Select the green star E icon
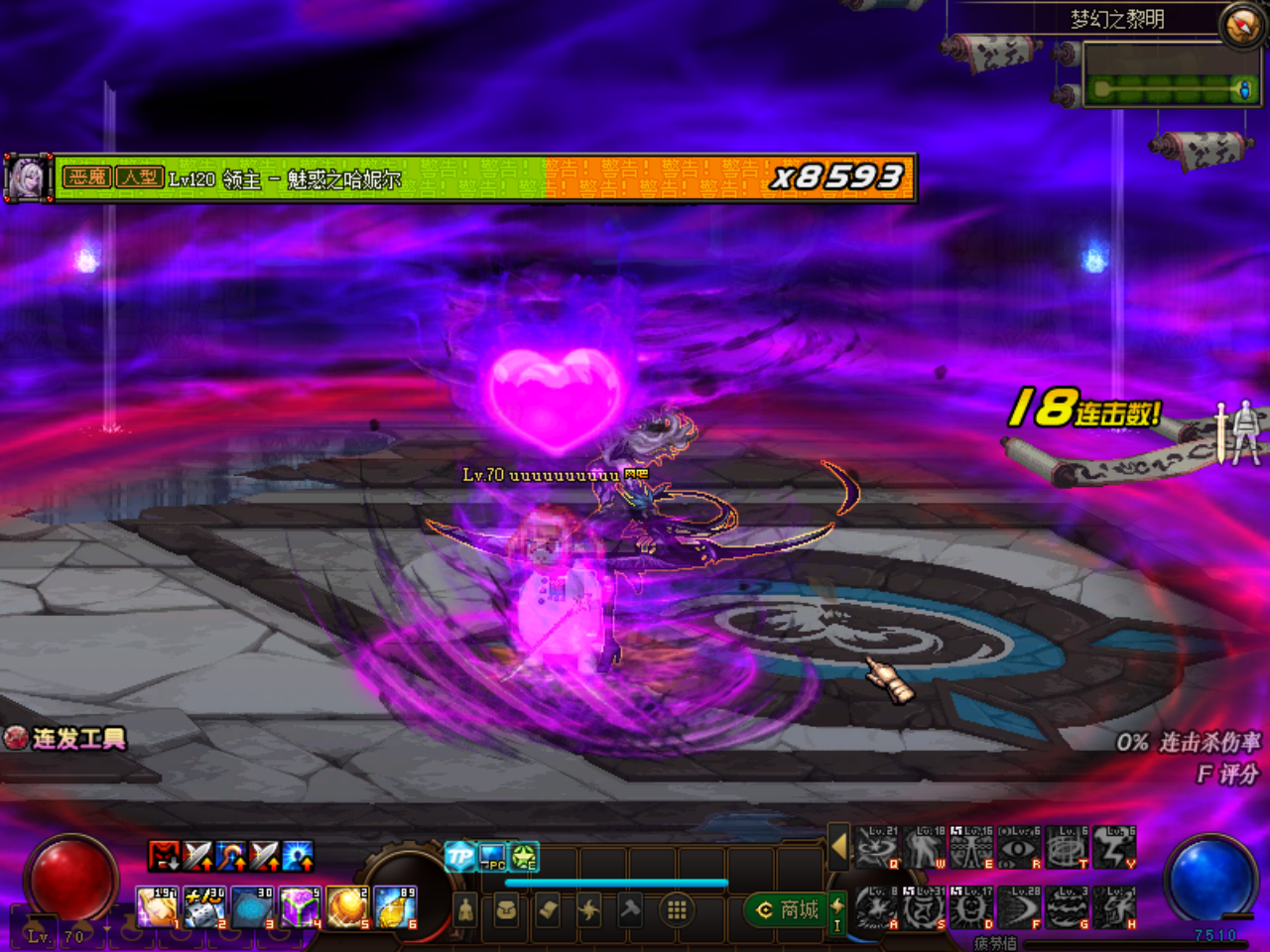This screenshot has width=1270, height=952. [x=523, y=855]
